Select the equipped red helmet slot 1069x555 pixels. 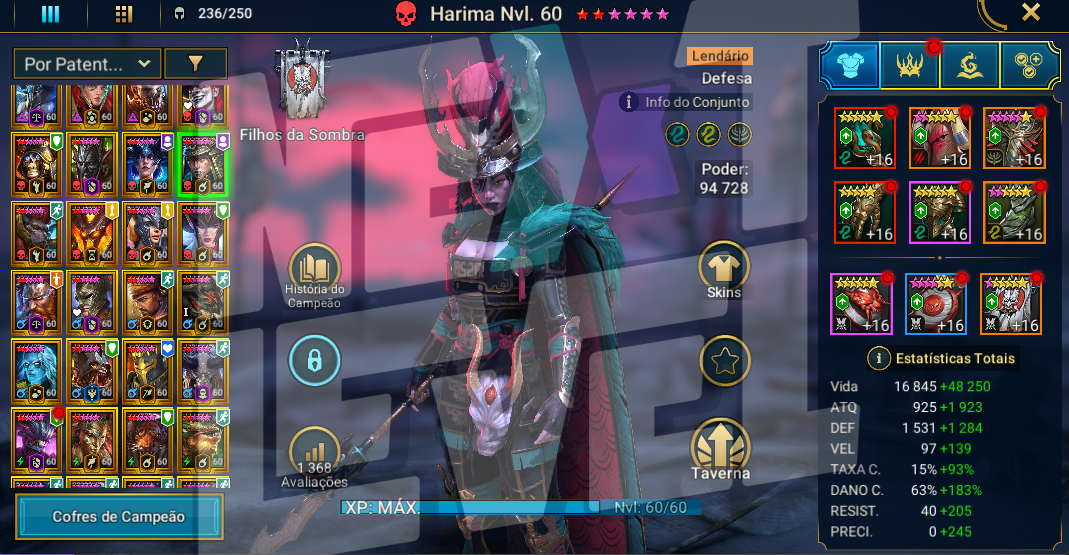939,138
